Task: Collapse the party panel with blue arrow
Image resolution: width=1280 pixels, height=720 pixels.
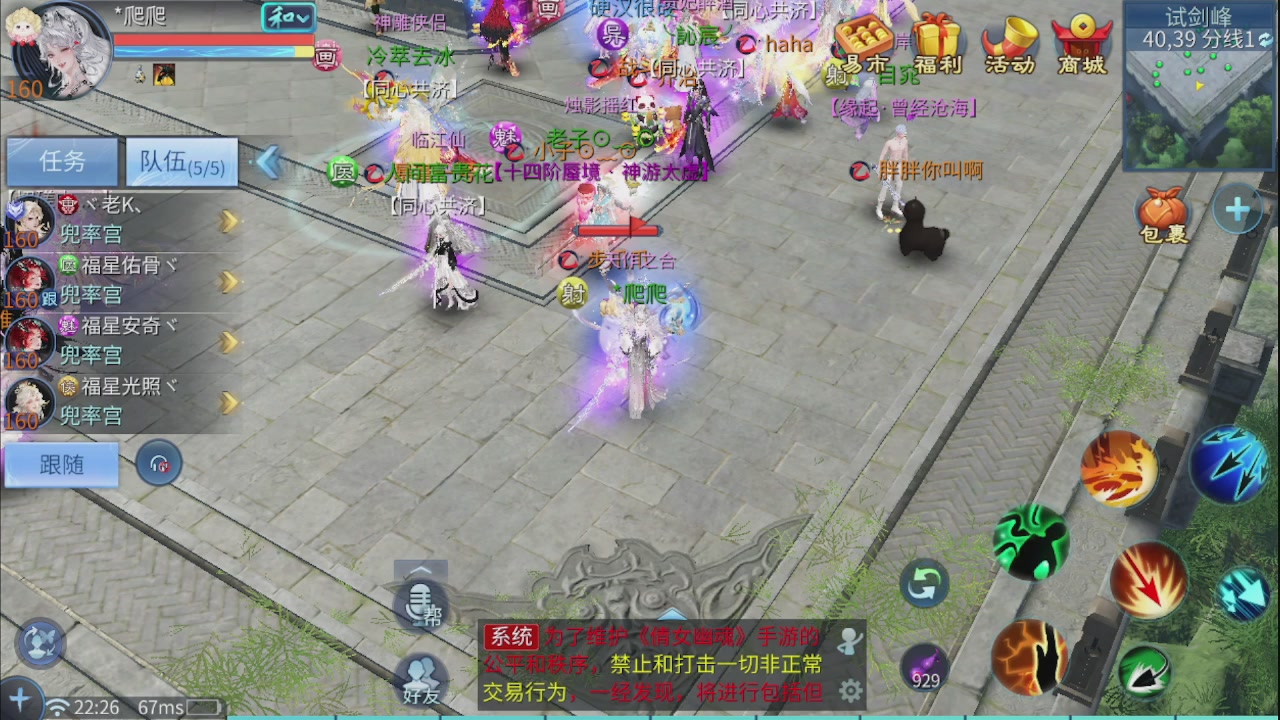Action: pos(267,160)
